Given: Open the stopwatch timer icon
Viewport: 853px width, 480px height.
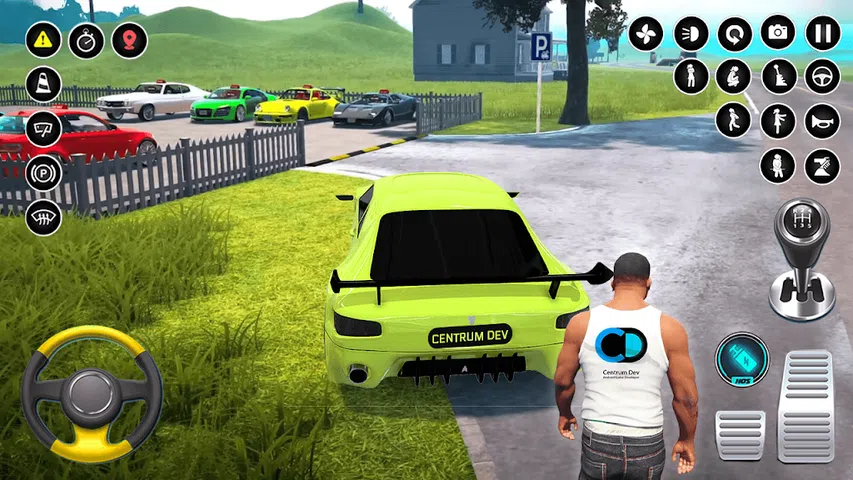Looking at the screenshot, I should click(87, 40).
